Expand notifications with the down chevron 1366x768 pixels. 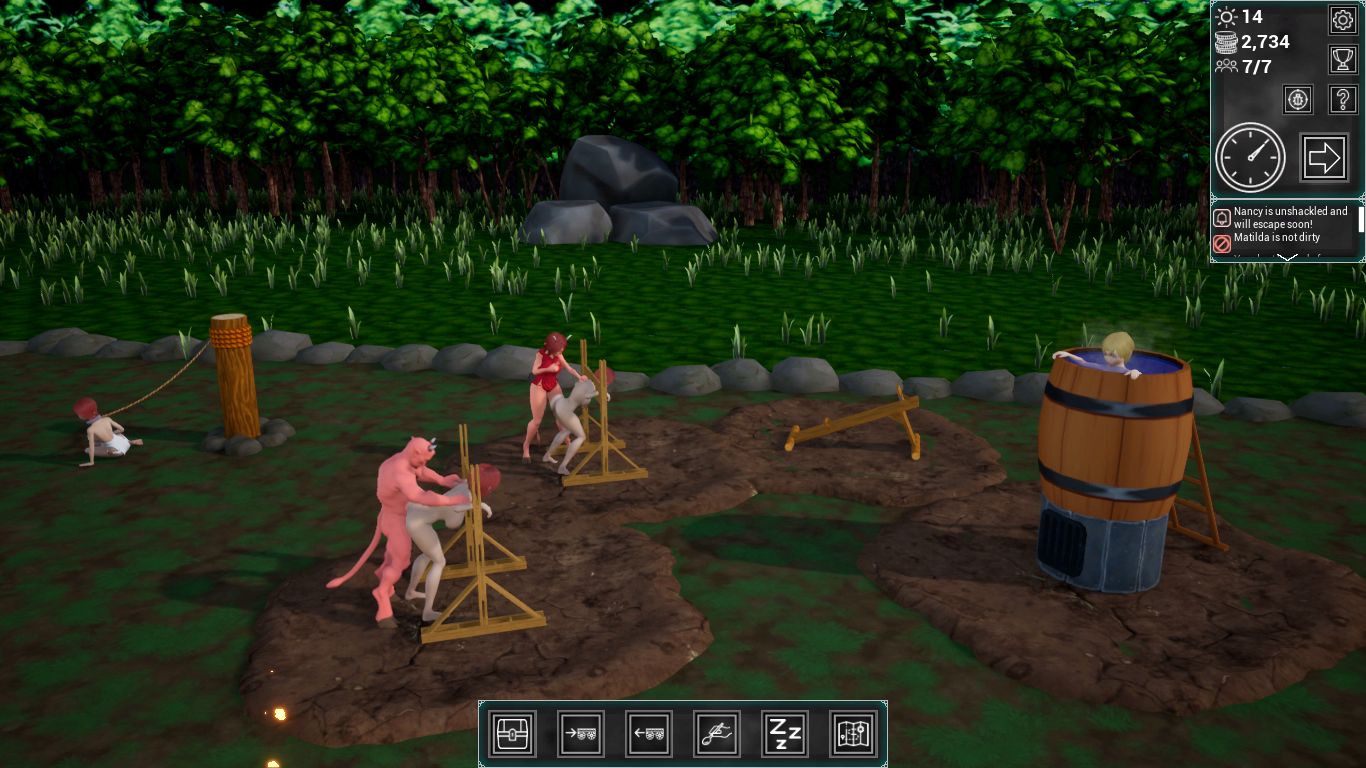coord(1288,258)
